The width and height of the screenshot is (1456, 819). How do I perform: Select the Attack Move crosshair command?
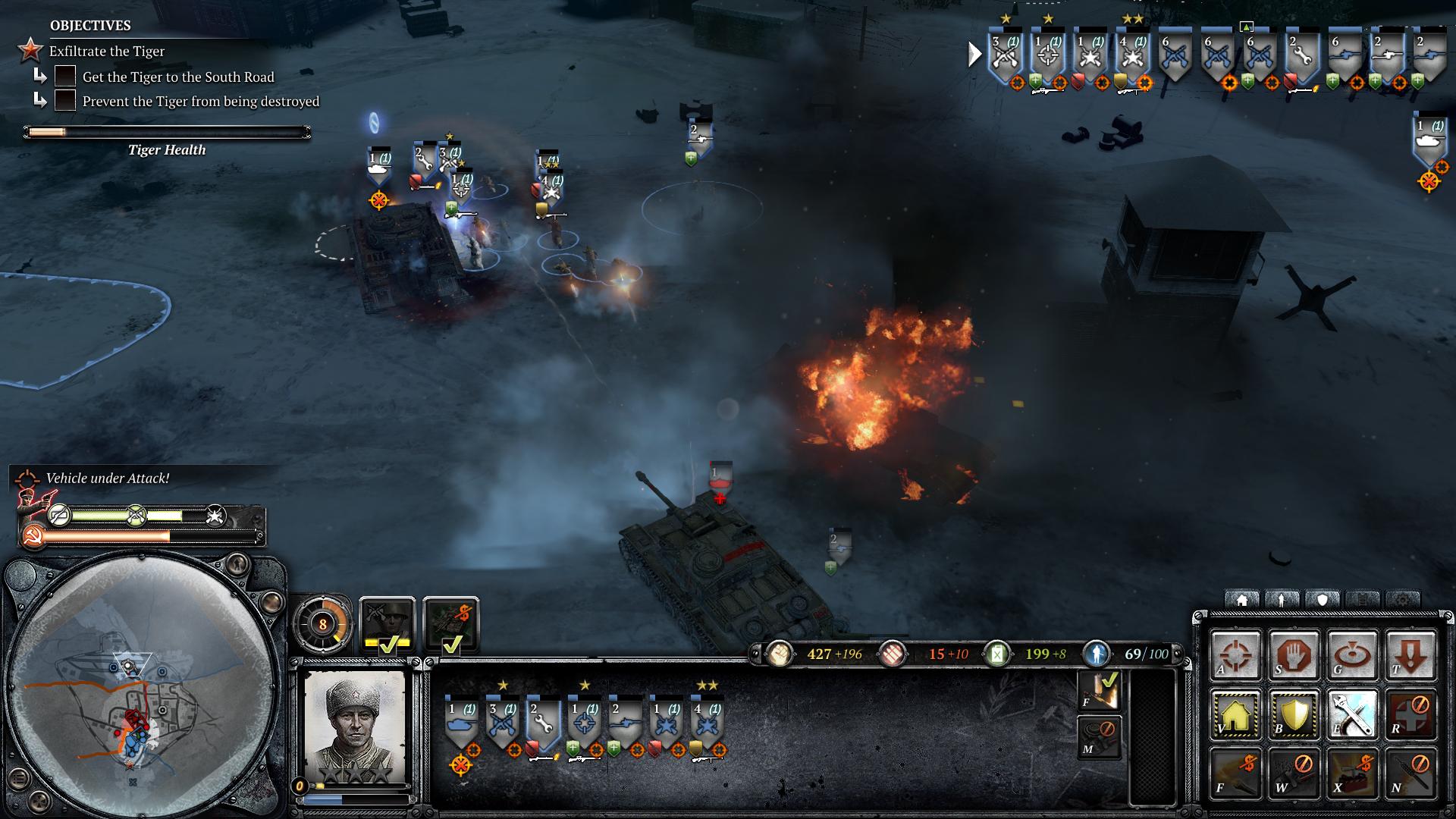click(x=1235, y=654)
